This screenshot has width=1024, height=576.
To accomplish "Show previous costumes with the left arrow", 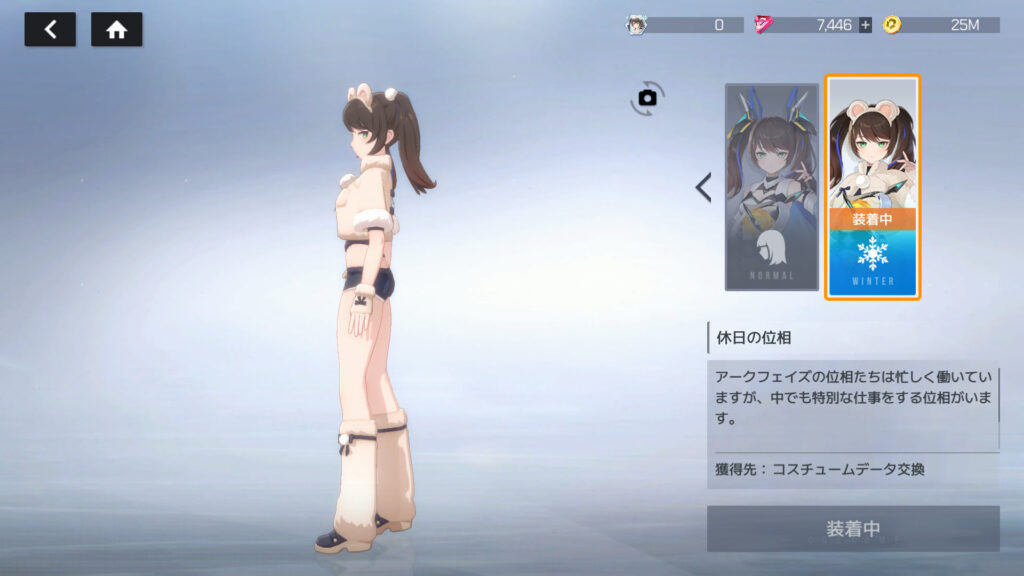I will click(x=703, y=187).
